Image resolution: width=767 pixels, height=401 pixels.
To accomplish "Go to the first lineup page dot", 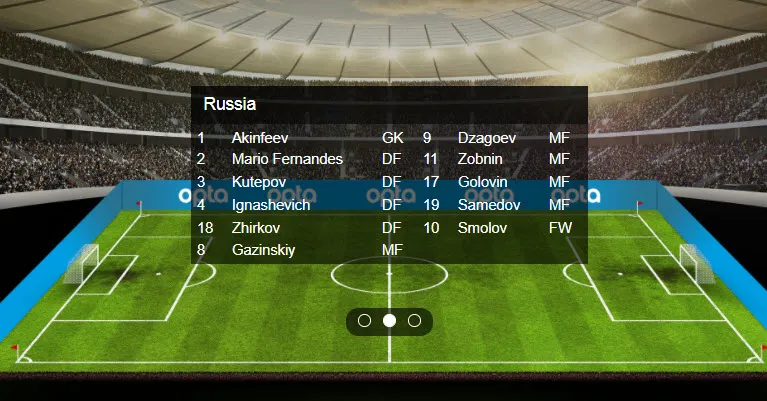I will pyautogui.click(x=364, y=320).
